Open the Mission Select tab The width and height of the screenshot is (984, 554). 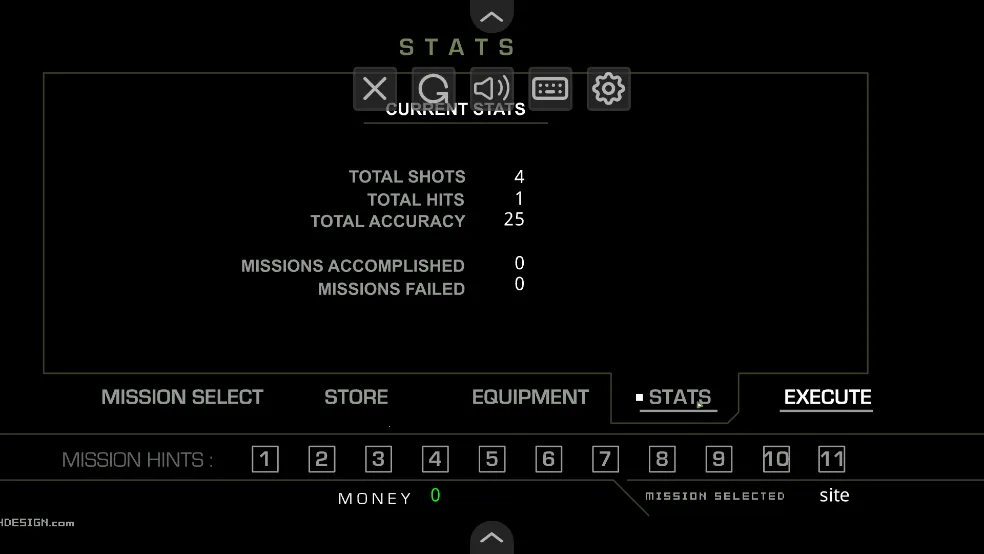point(182,397)
